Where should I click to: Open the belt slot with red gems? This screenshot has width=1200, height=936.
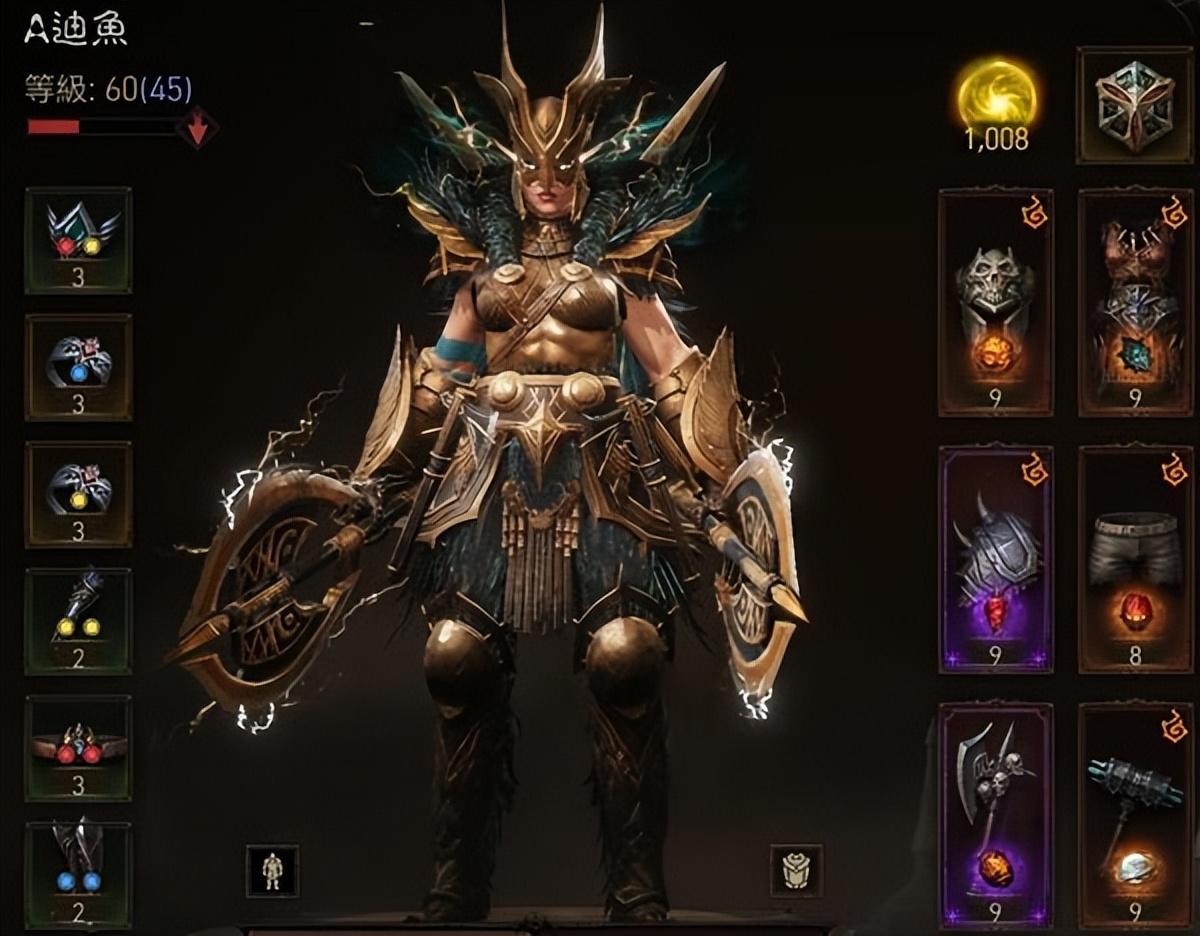tap(78, 747)
